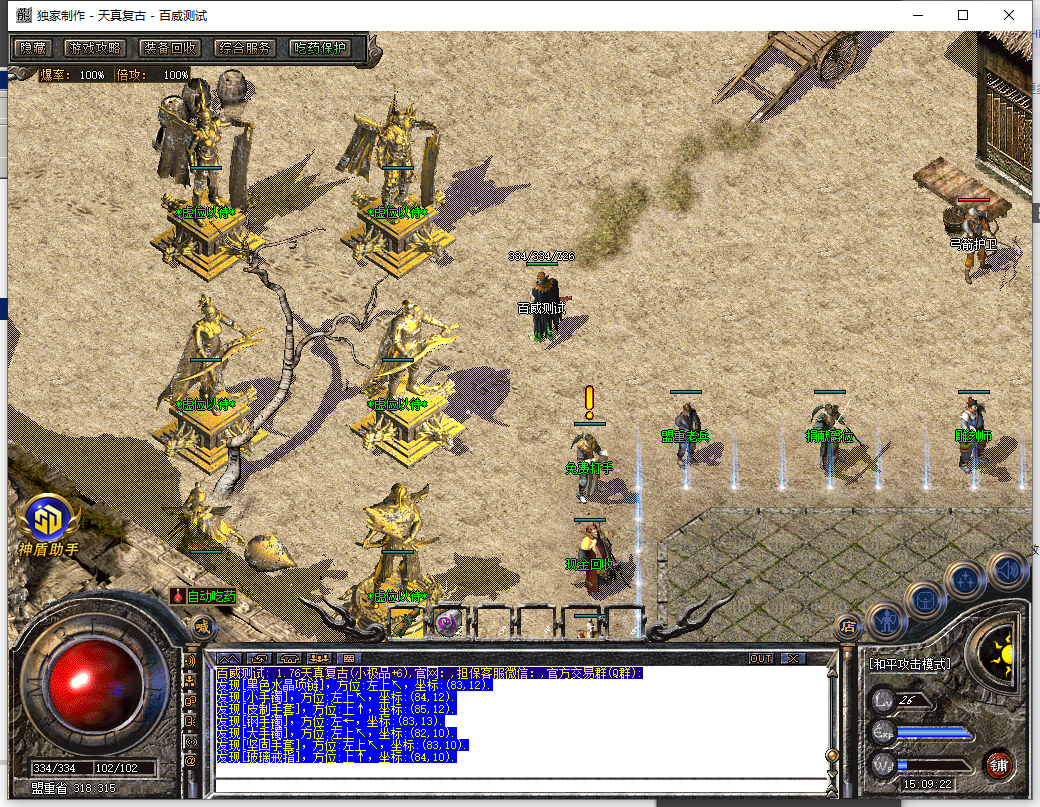Click the red 铺 stall button
Screen dimensions: 1040x807
[998, 765]
